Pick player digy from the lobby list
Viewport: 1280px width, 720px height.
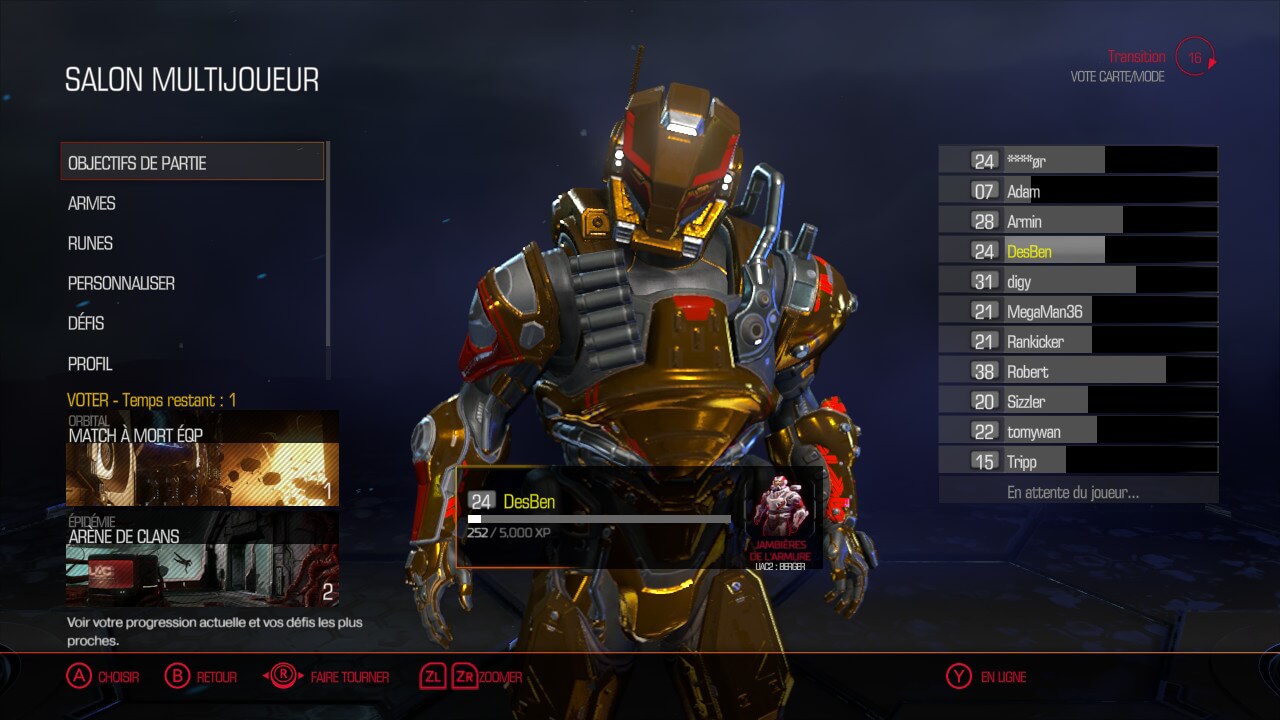(1077, 281)
